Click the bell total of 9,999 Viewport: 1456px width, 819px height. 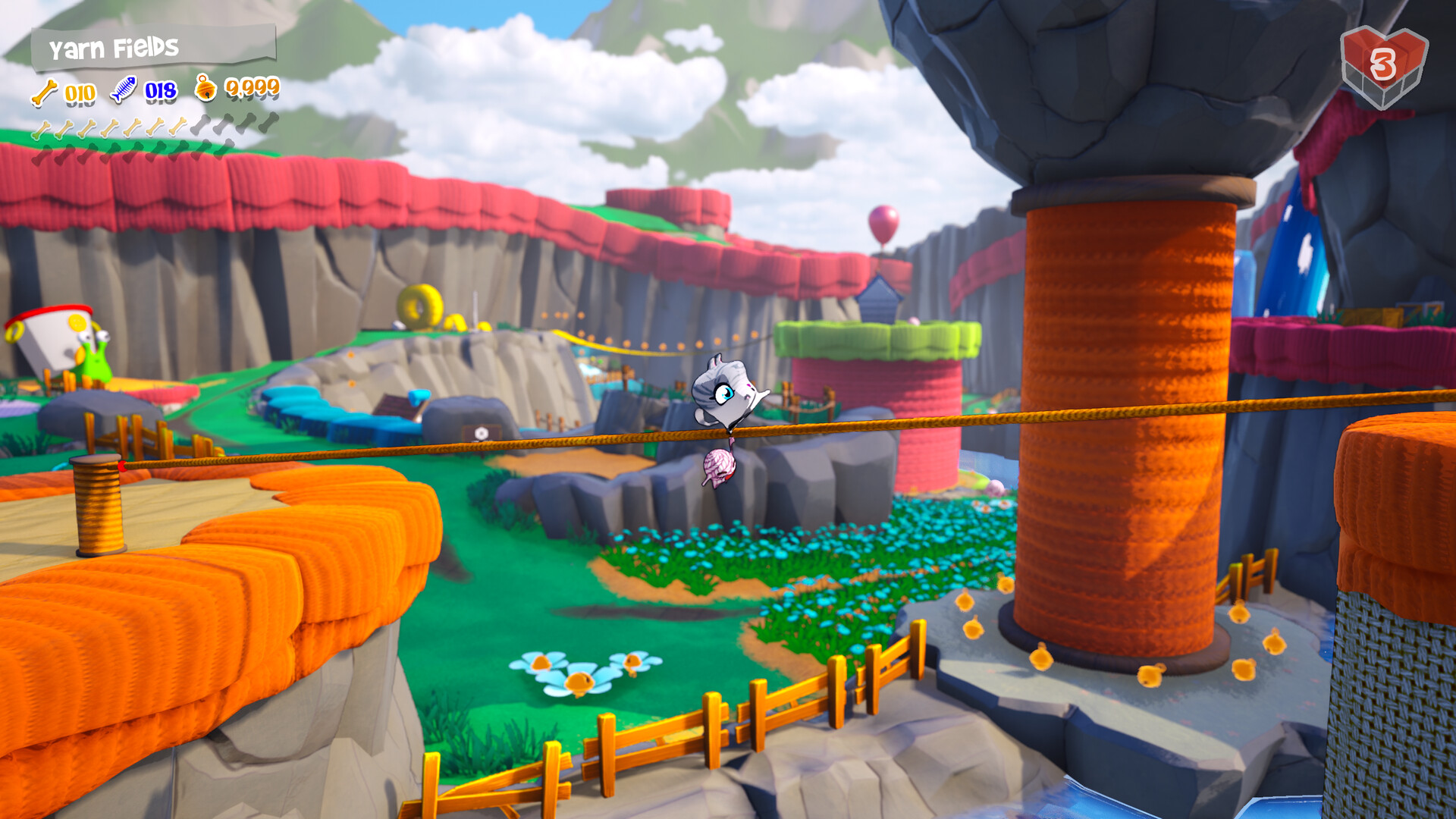tap(251, 88)
